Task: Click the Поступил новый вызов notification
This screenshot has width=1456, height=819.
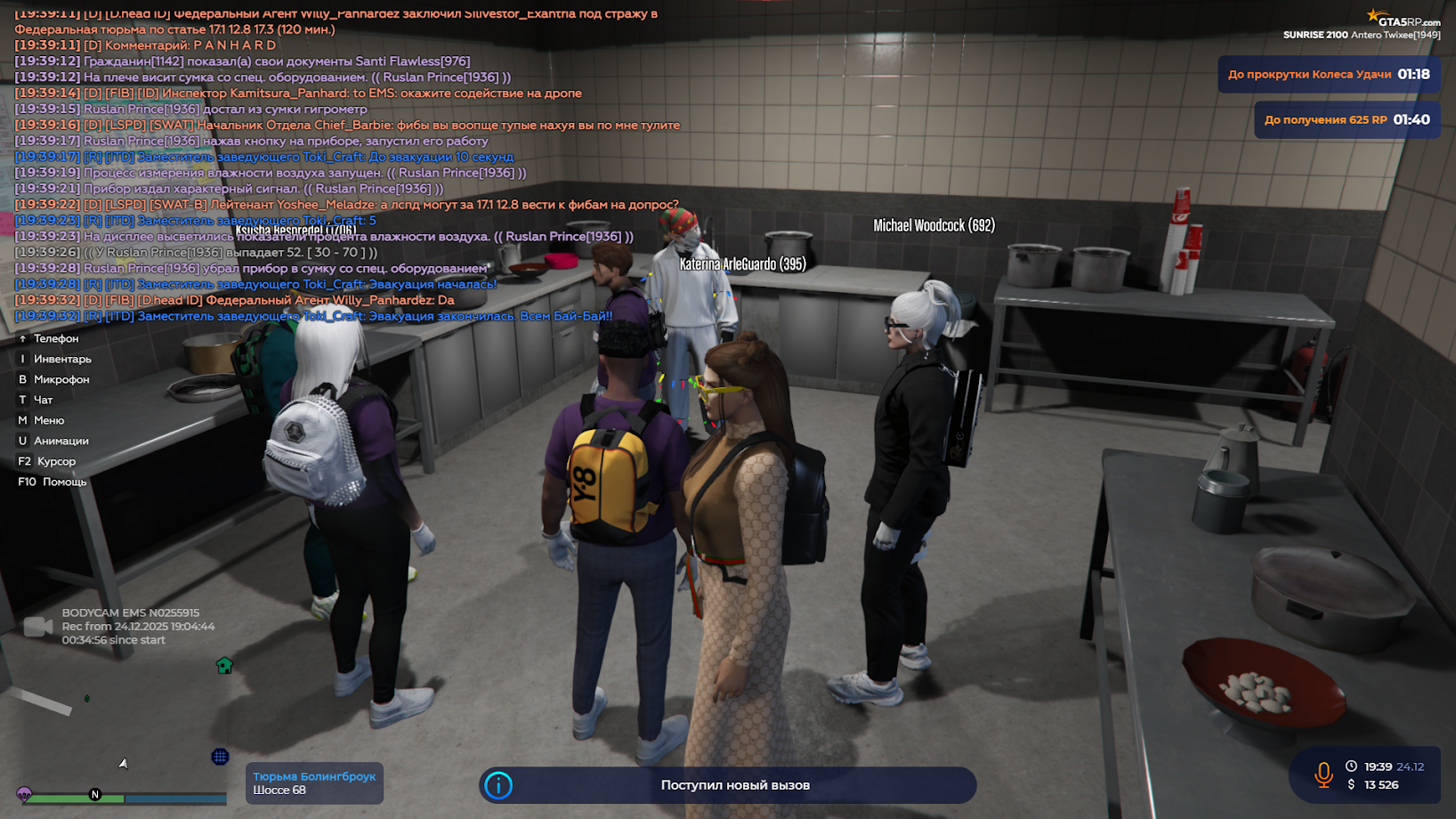Action: [735, 785]
